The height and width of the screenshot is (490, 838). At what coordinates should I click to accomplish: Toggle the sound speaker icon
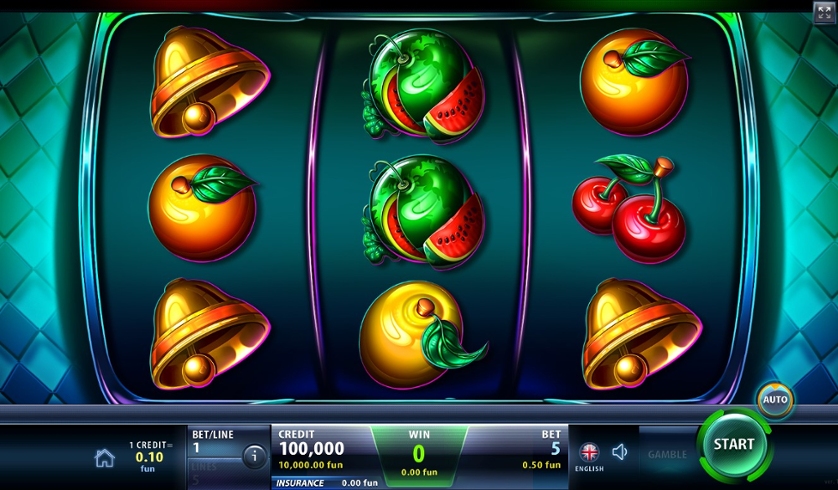click(619, 452)
